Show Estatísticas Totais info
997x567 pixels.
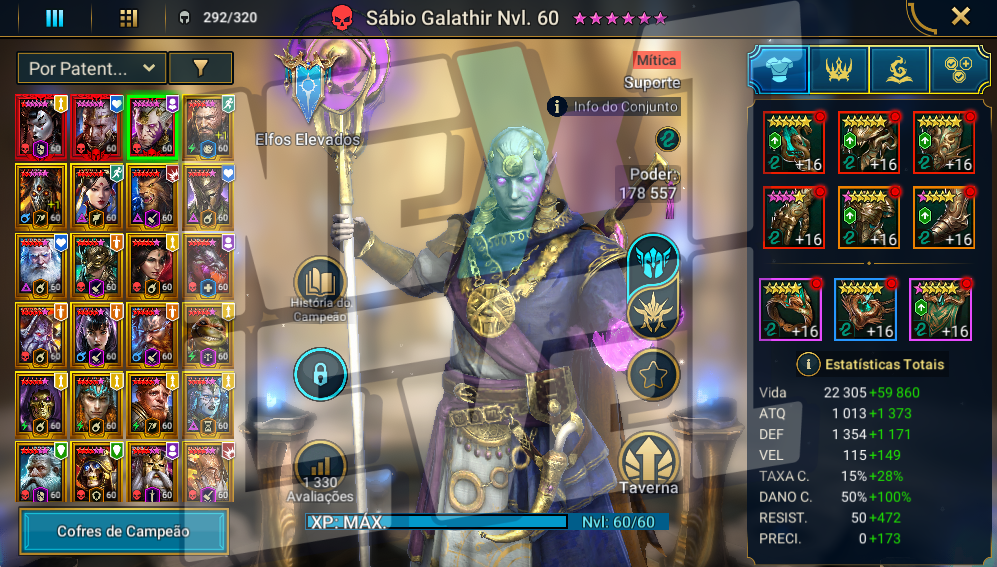[x=807, y=364]
